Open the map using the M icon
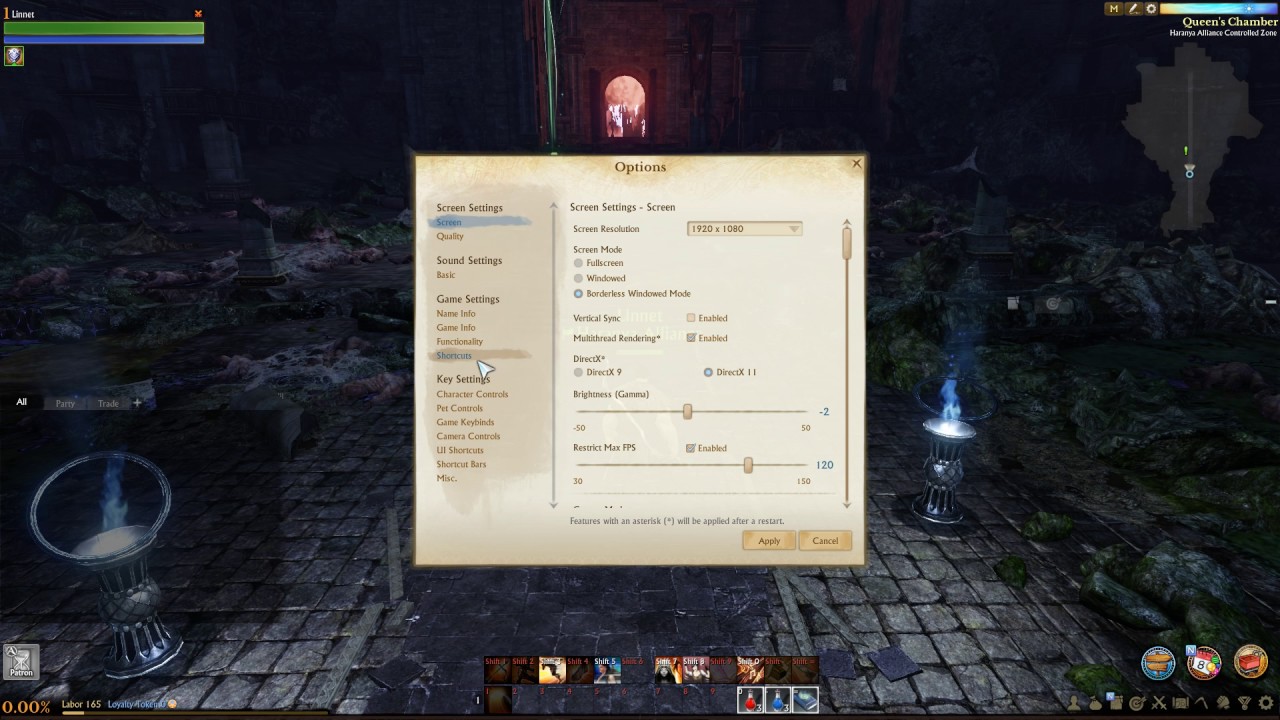The height and width of the screenshot is (720, 1280). click(1112, 8)
